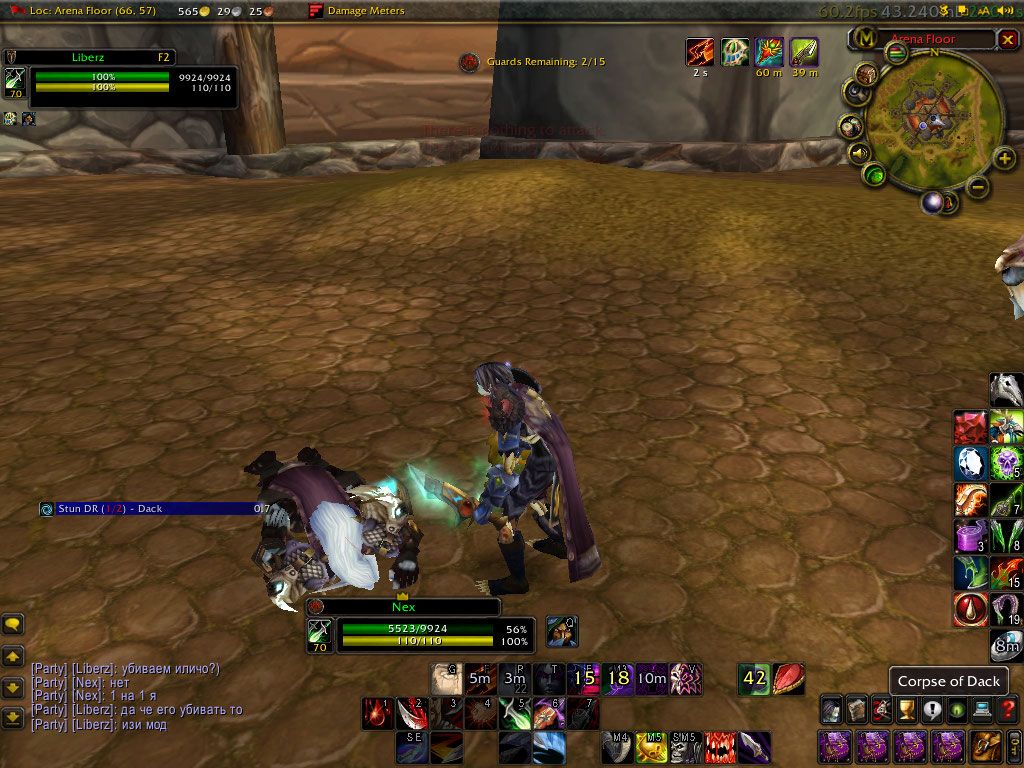The height and width of the screenshot is (768, 1024).
Task: Use the blood drop ability in slot 1
Action: 377,713
